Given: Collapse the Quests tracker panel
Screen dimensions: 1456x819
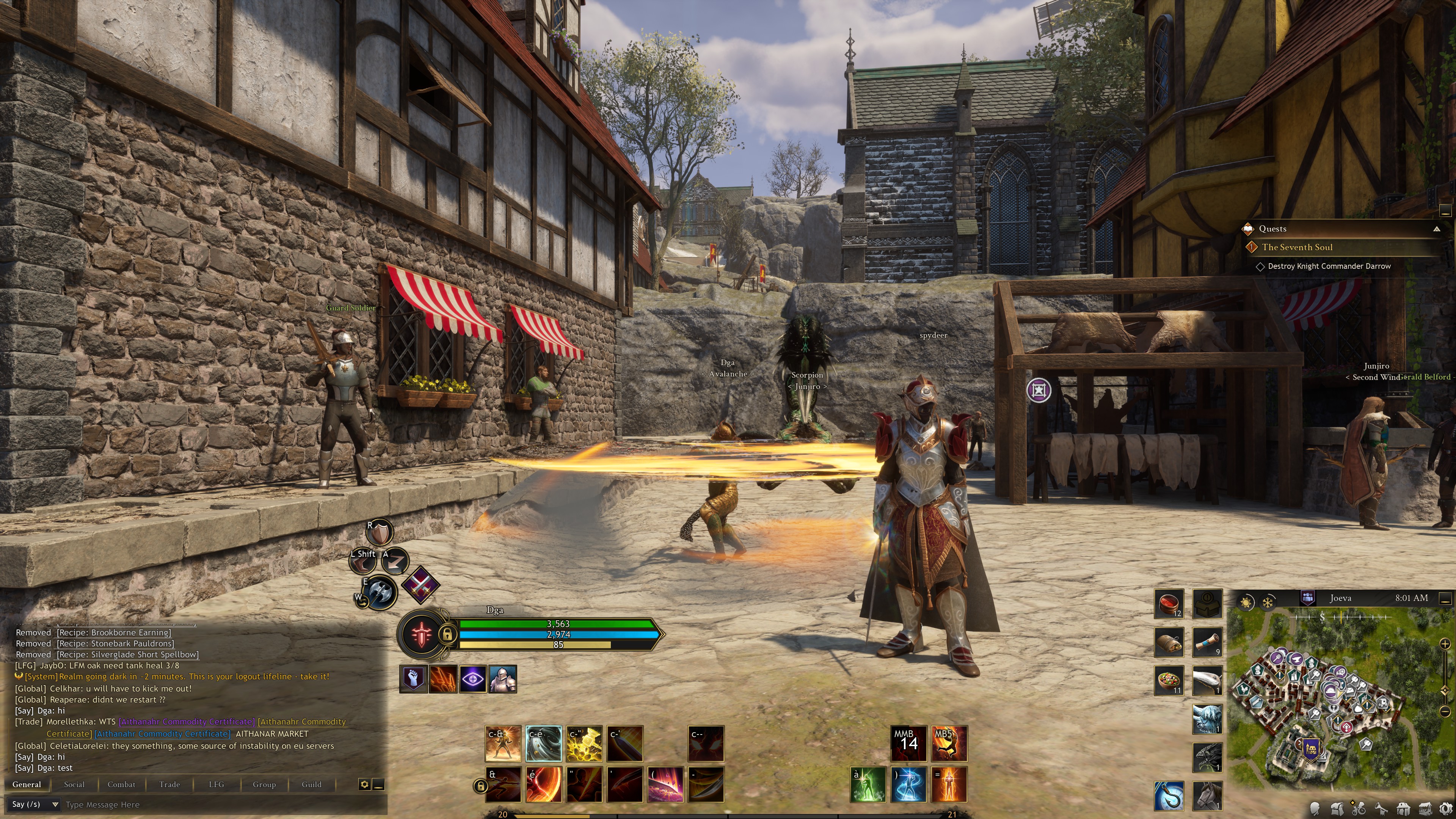Looking at the screenshot, I should point(1436,229).
